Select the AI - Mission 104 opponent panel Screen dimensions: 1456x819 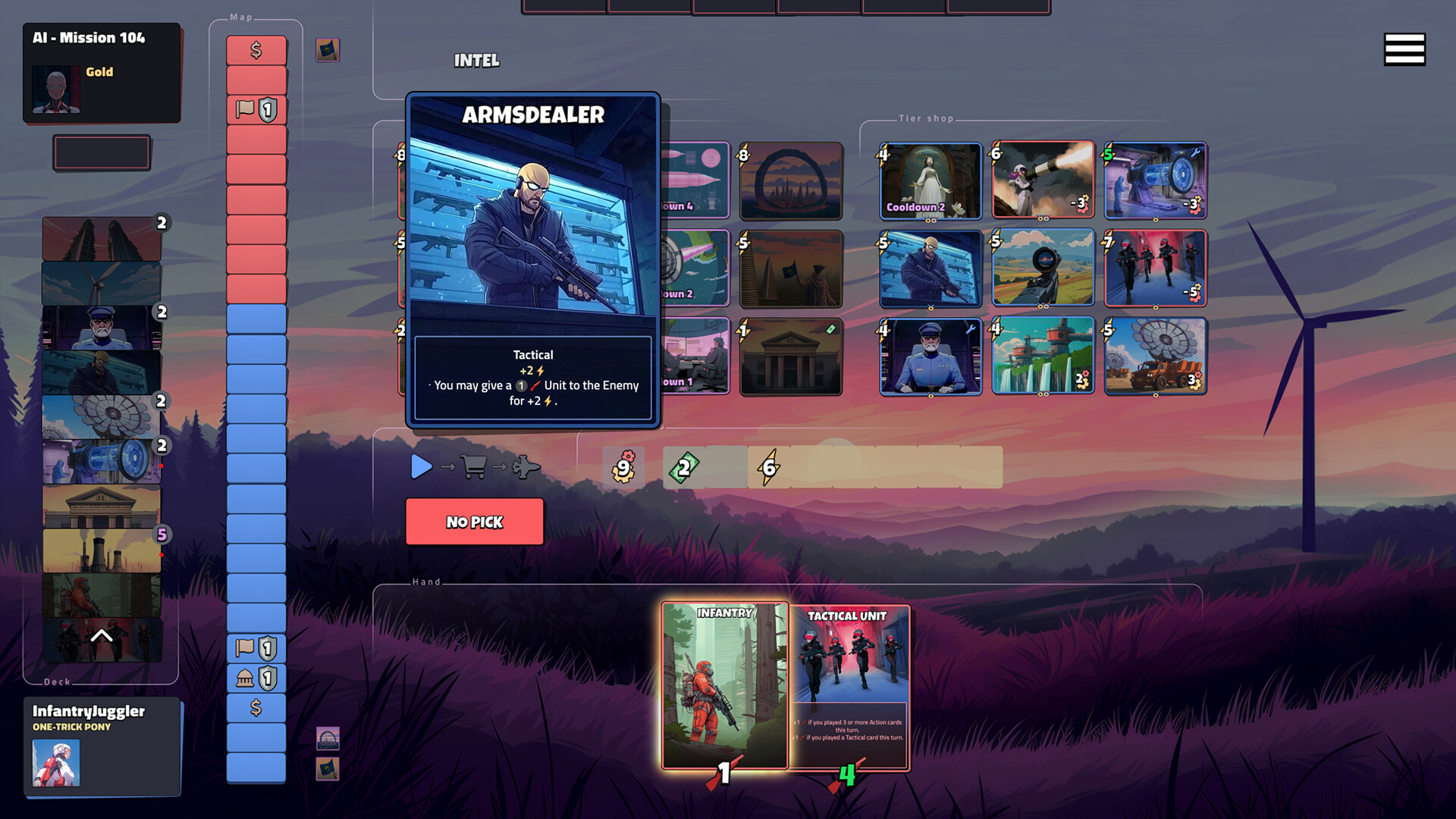pos(102,74)
